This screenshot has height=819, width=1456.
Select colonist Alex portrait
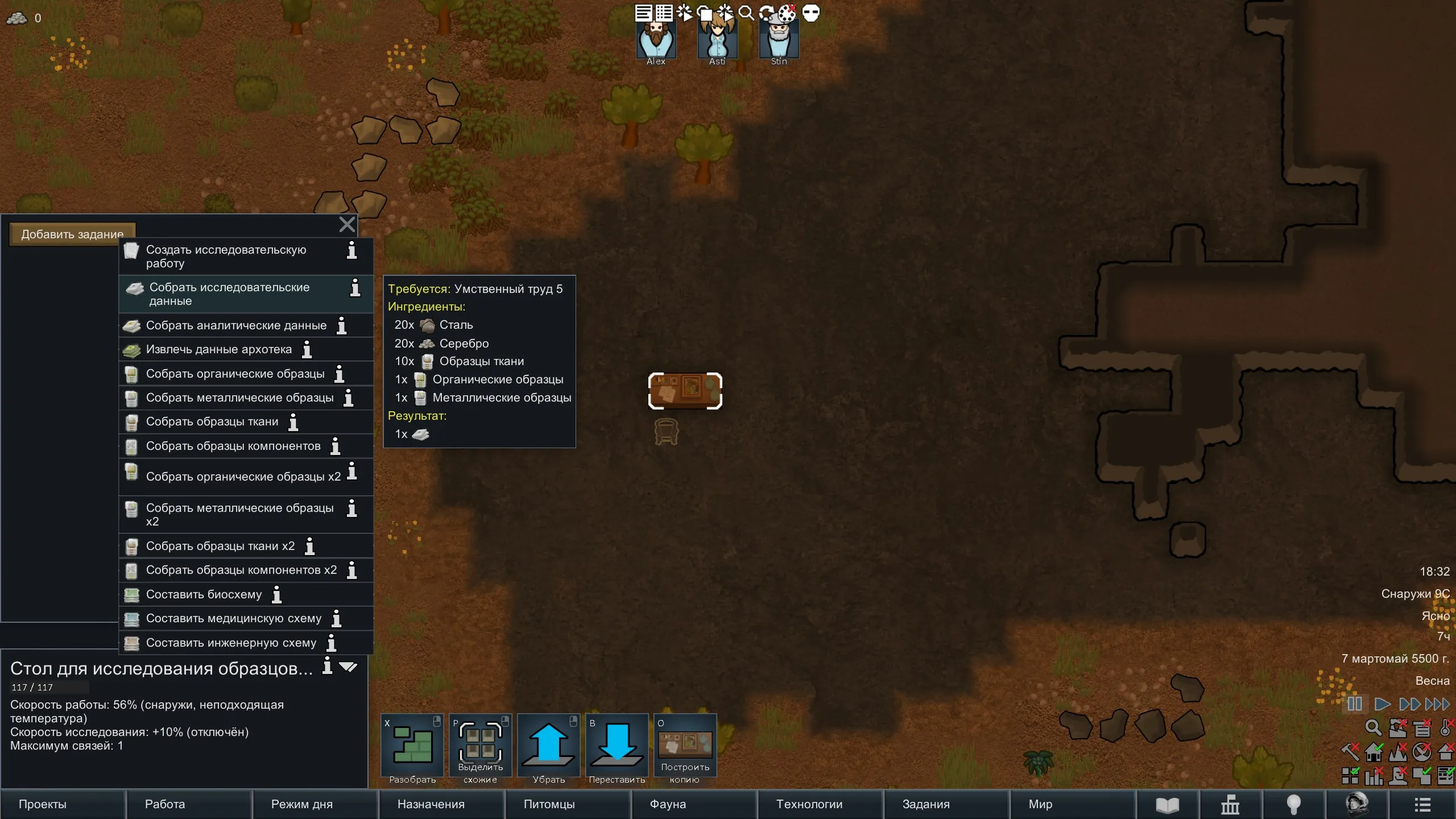tap(656, 41)
